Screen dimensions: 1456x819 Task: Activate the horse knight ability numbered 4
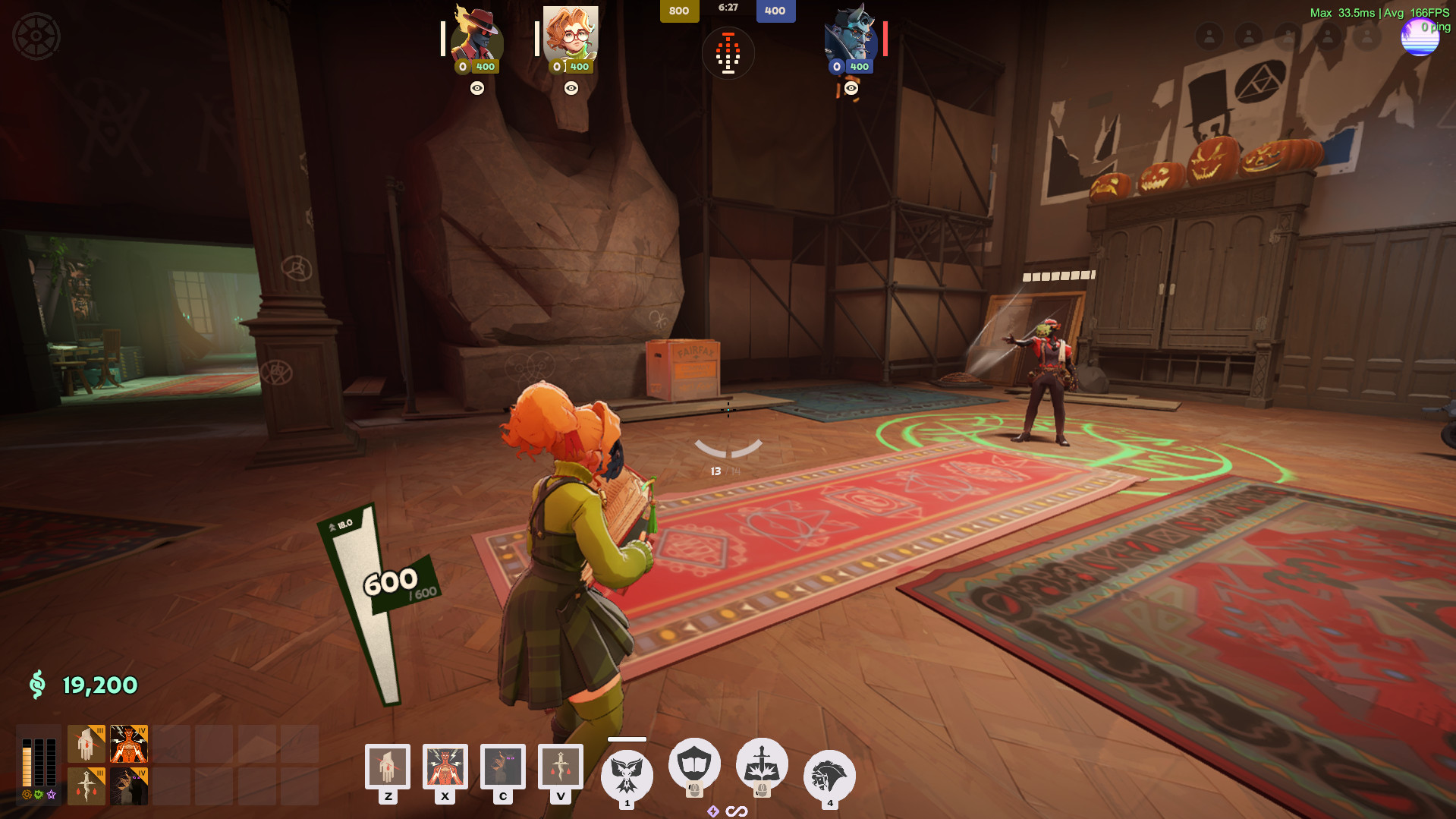[x=829, y=776]
